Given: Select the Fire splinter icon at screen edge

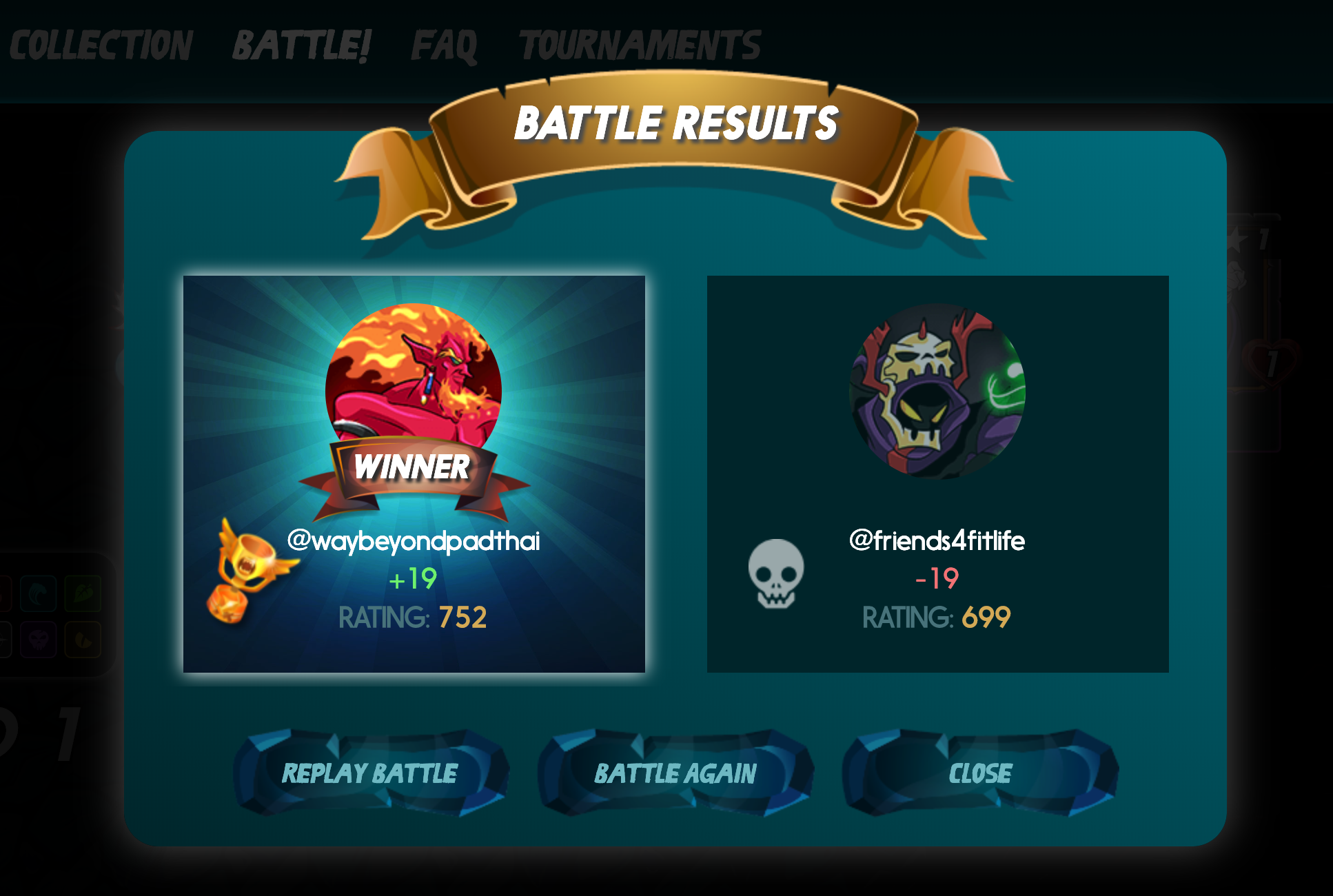Looking at the screenshot, I should (x=3, y=593).
